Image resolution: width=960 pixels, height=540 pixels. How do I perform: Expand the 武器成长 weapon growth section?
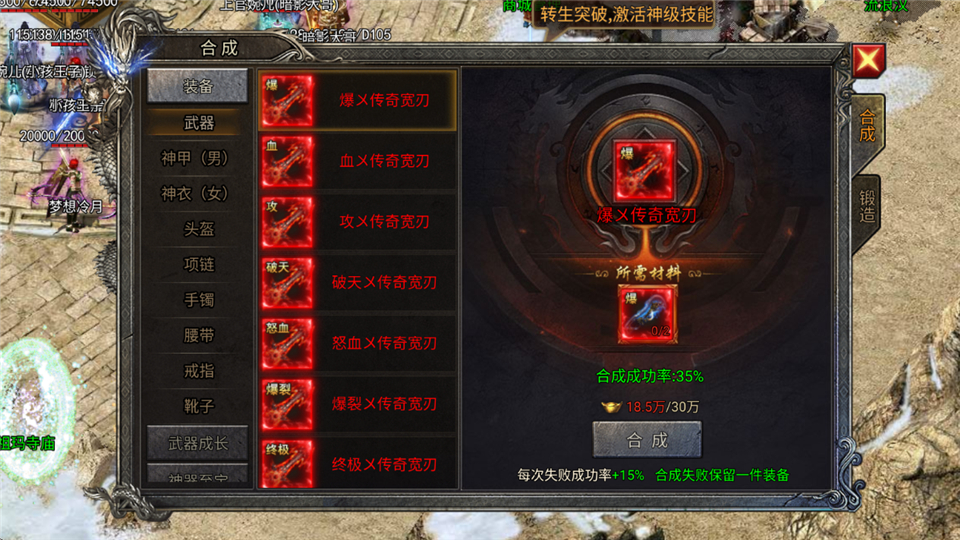197,442
